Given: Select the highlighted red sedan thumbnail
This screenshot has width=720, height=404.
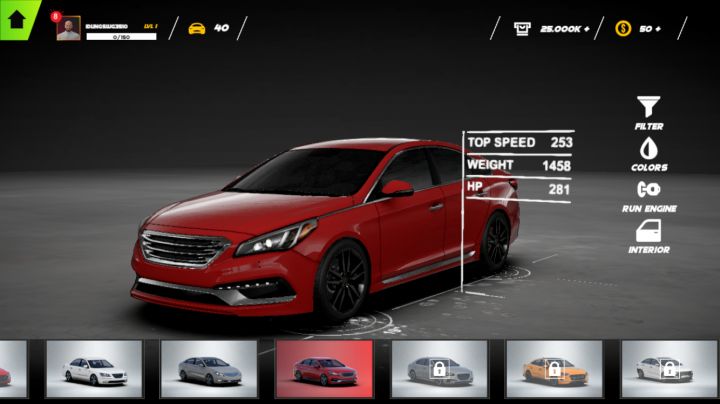Looking at the screenshot, I should tap(324, 369).
